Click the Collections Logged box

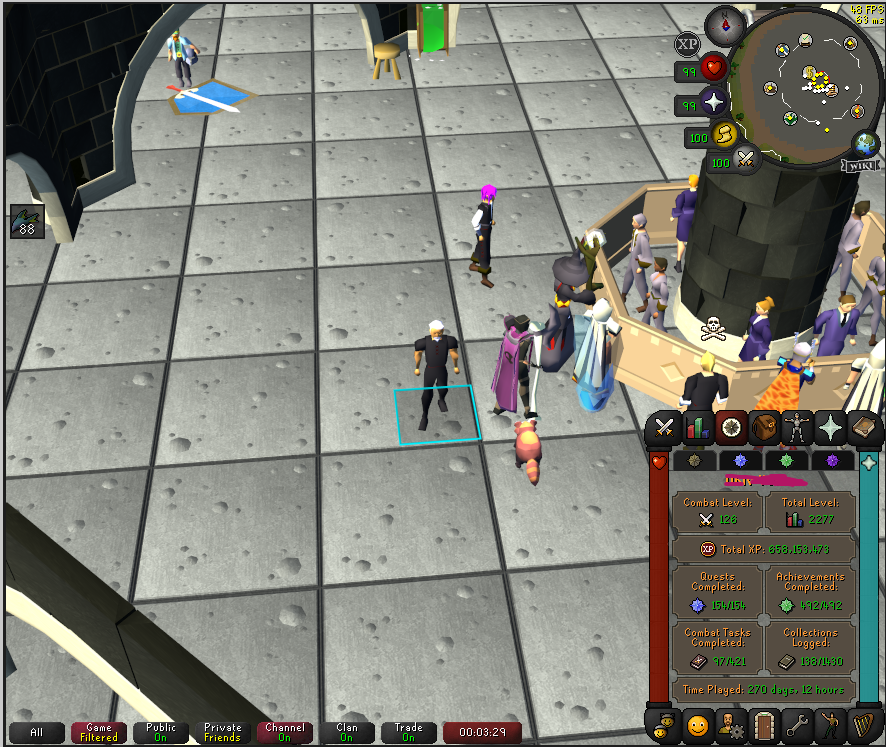point(810,649)
